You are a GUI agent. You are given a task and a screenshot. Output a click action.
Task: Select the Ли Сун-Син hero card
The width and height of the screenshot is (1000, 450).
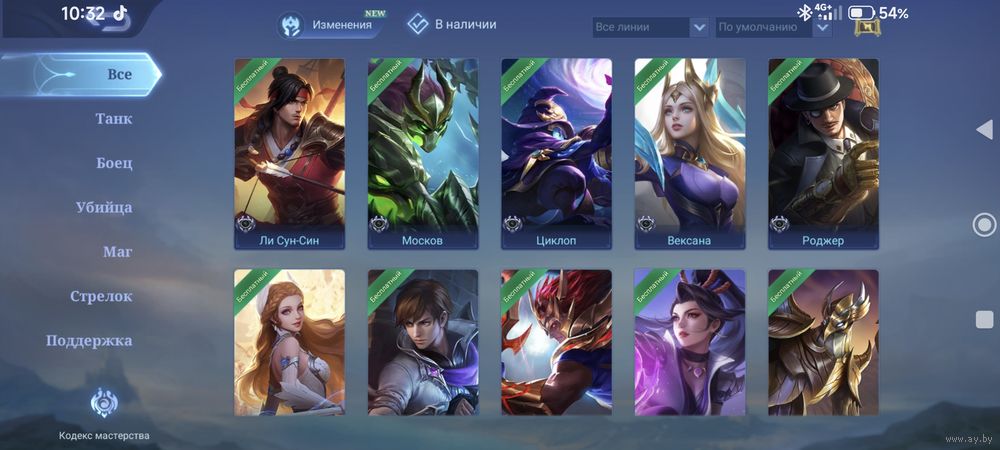(290, 153)
